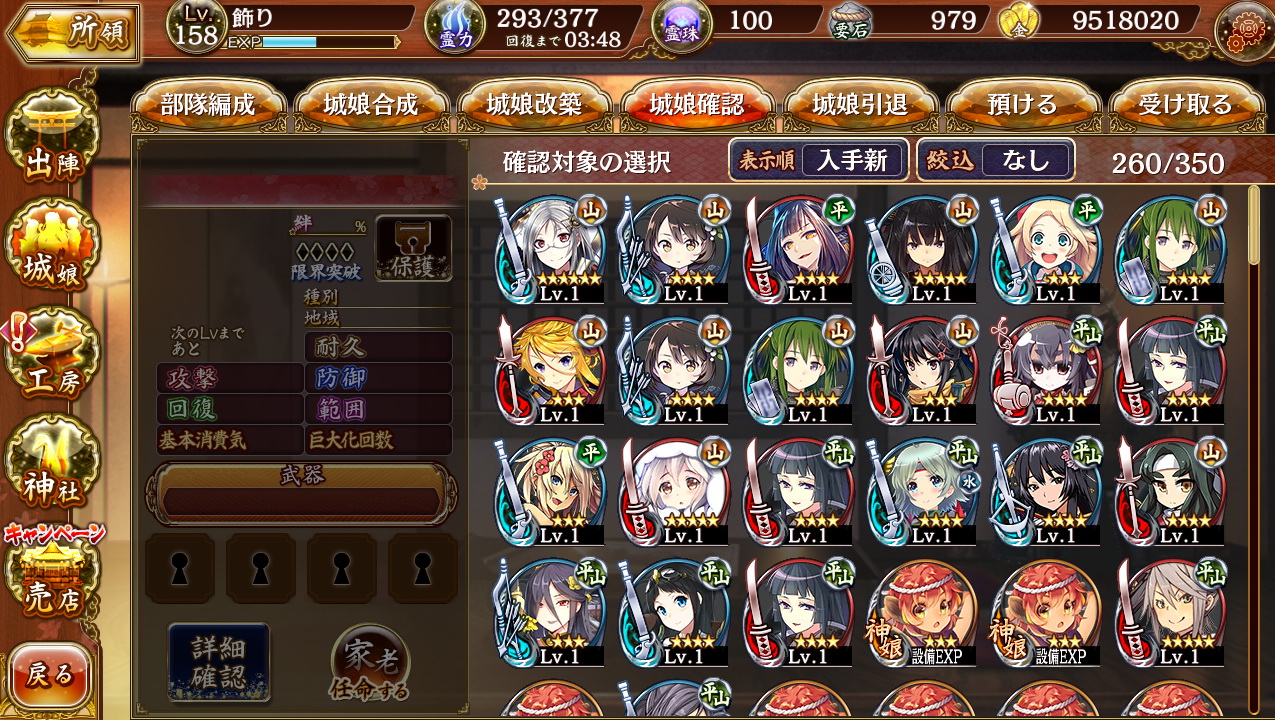This screenshot has width=1275, height=720.
Task: Select the silver-haired glasses girl portrait
Action: pos(548,249)
